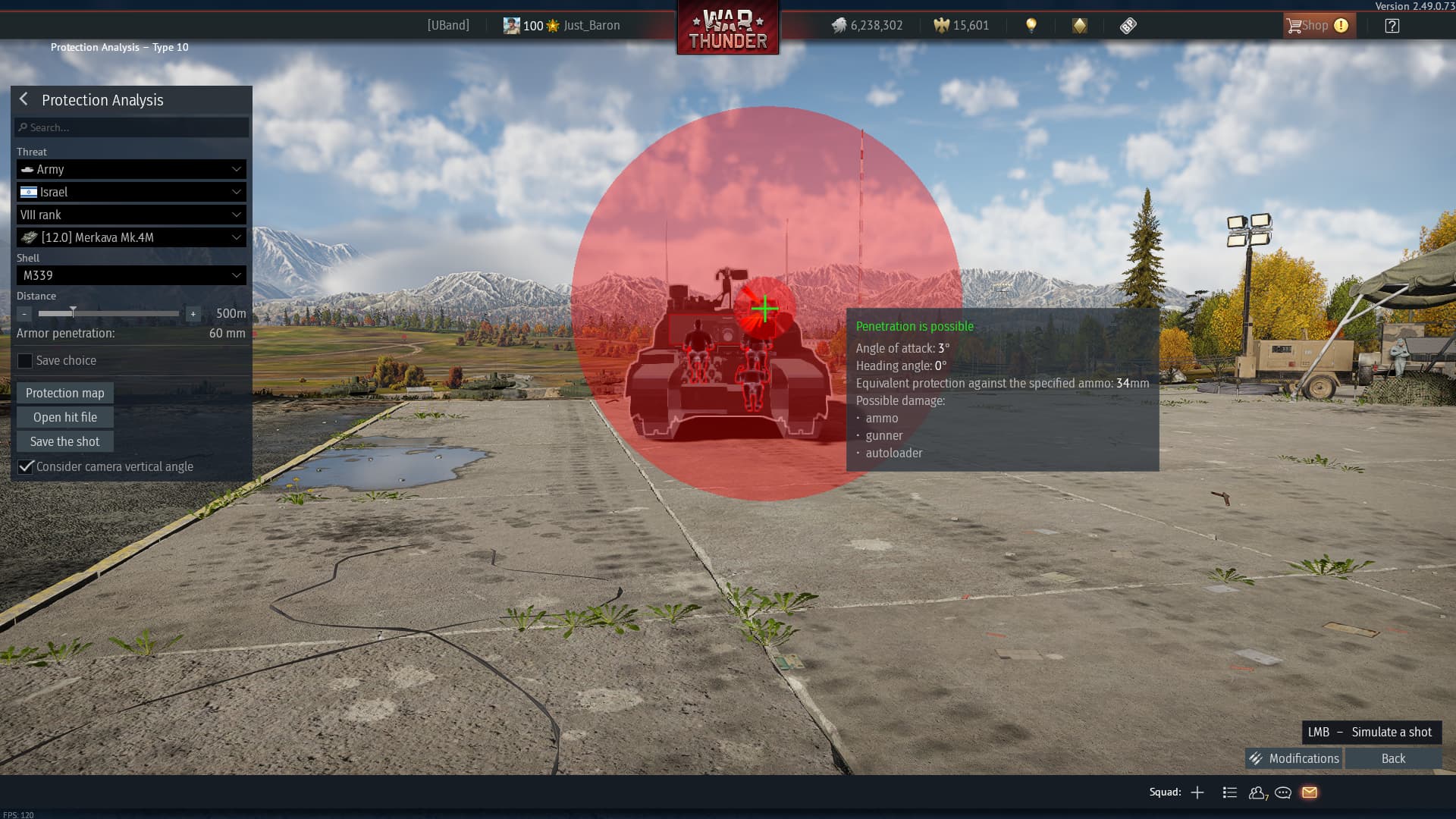Increase distance with the plus button
Image resolution: width=1456 pixels, height=819 pixels.
click(193, 313)
